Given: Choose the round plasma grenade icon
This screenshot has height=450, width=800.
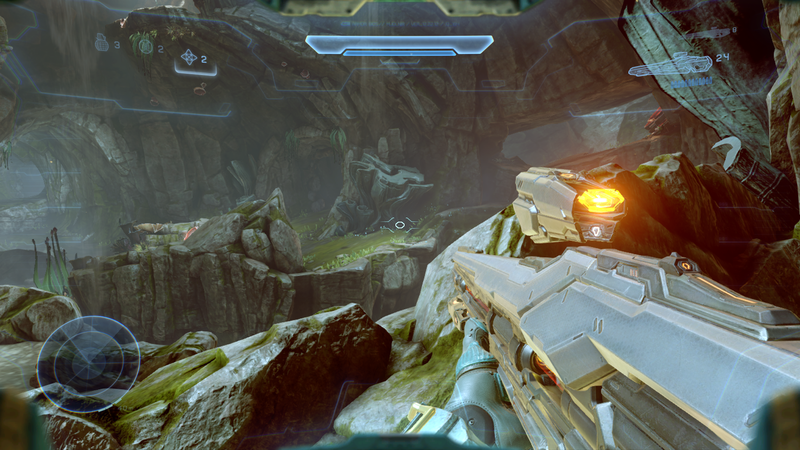Looking at the screenshot, I should click(146, 45).
